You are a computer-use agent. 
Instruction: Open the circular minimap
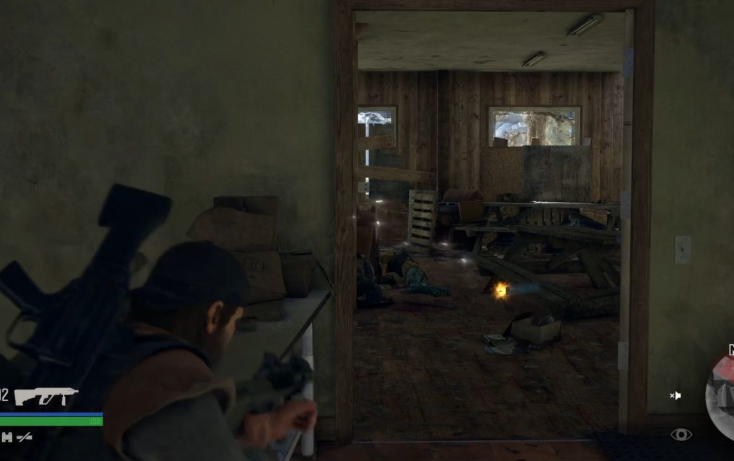point(721,396)
